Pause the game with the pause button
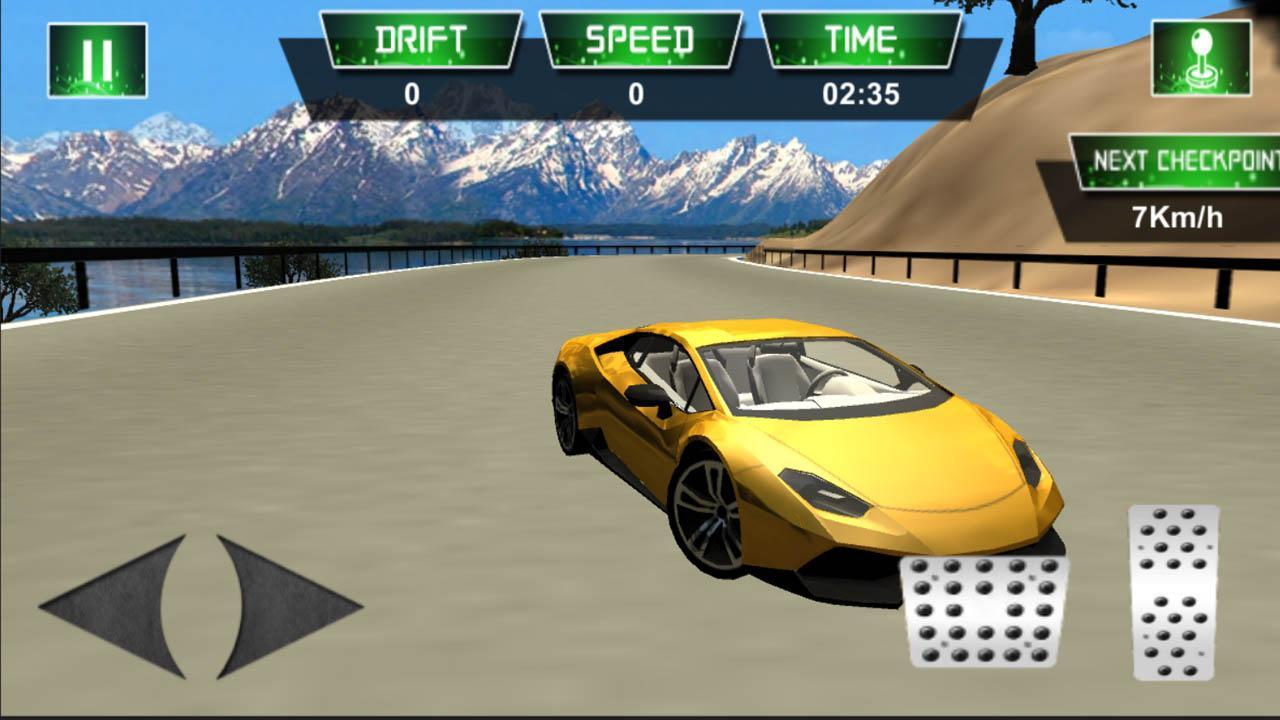Viewport: 1280px width, 720px height. tap(97, 60)
